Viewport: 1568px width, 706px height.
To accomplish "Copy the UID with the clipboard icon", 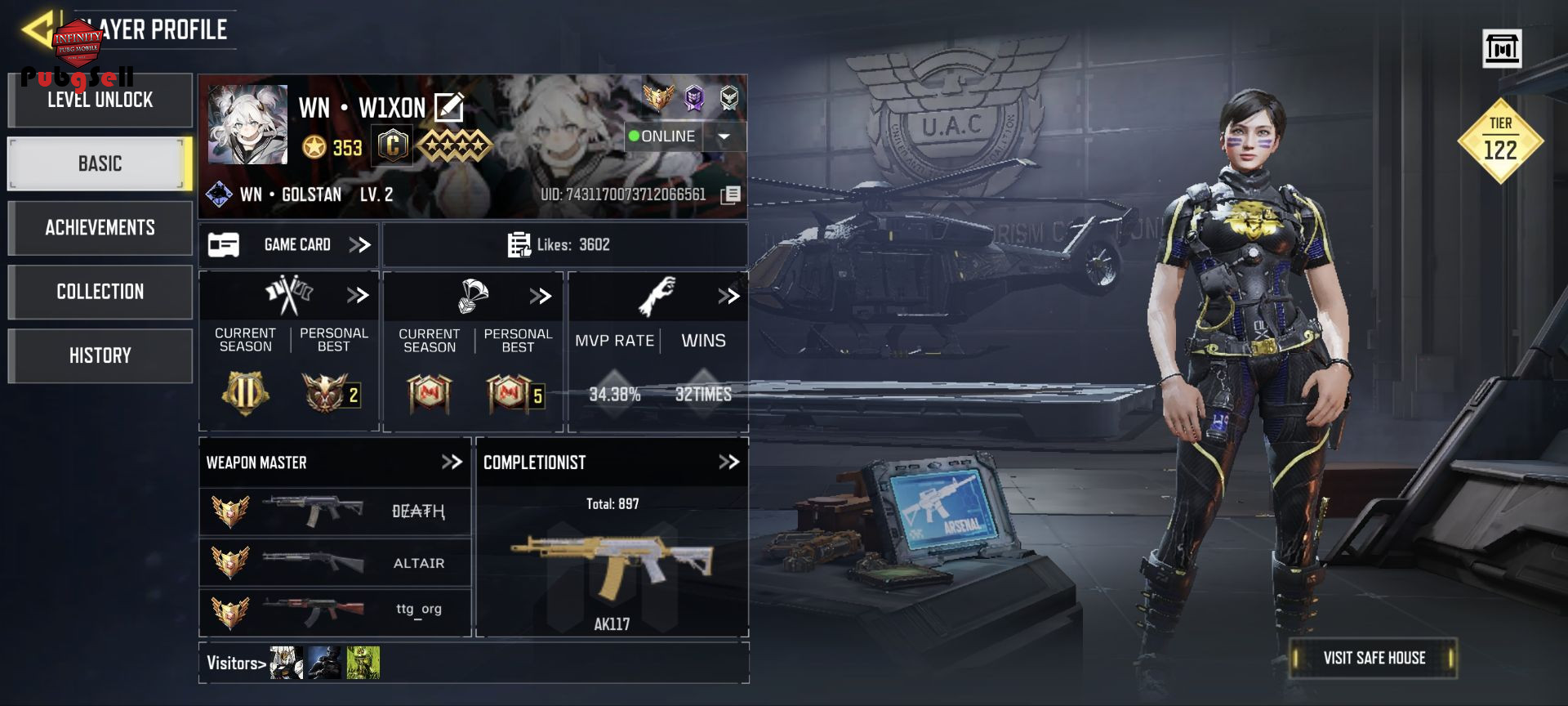I will [x=731, y=194].
